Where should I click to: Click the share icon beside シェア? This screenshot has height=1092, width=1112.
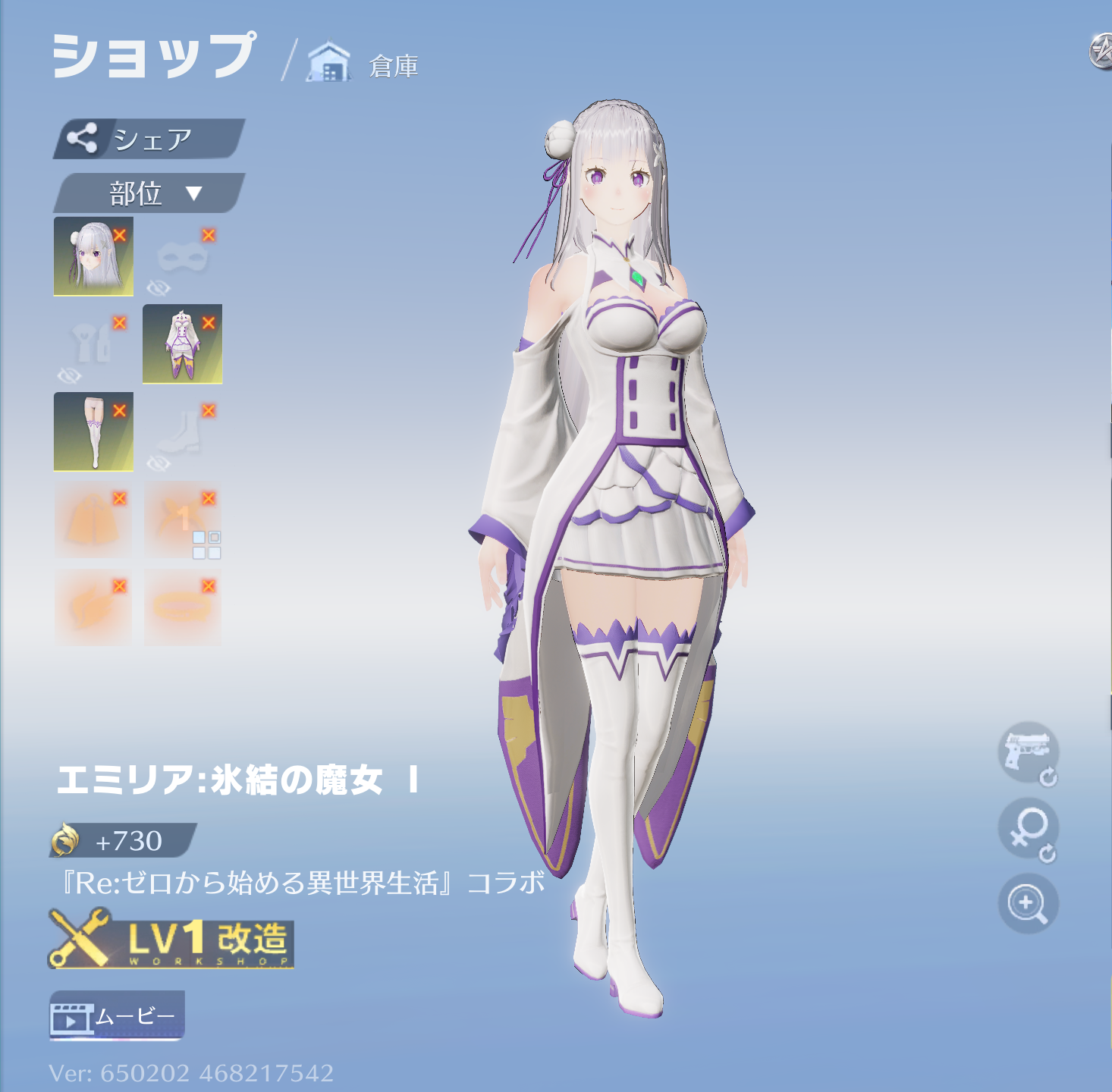click(x=83, y=138)
